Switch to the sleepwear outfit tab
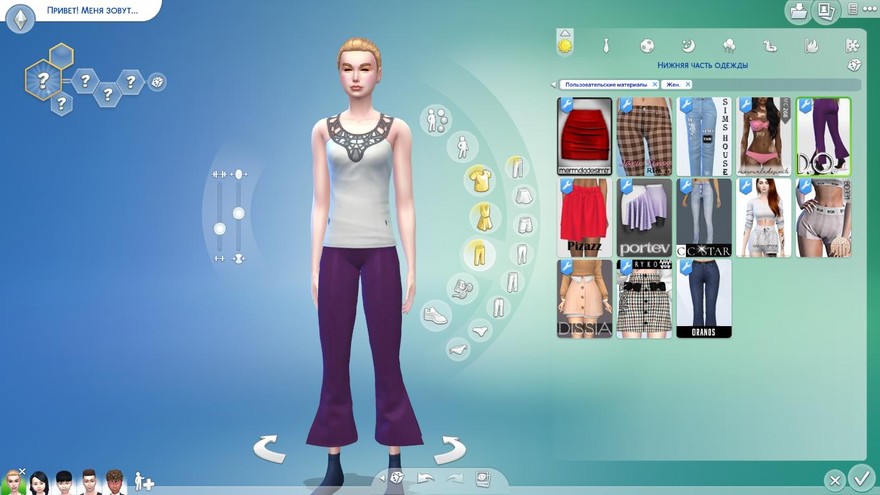The height and width of the screenshot is (495, 880). point(687,46)
